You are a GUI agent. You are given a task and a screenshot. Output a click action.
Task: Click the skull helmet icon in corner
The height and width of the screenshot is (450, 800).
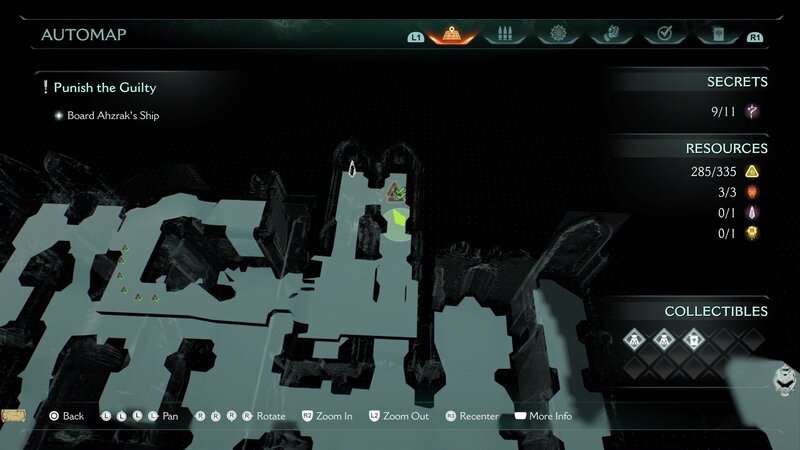pos(784,377)
